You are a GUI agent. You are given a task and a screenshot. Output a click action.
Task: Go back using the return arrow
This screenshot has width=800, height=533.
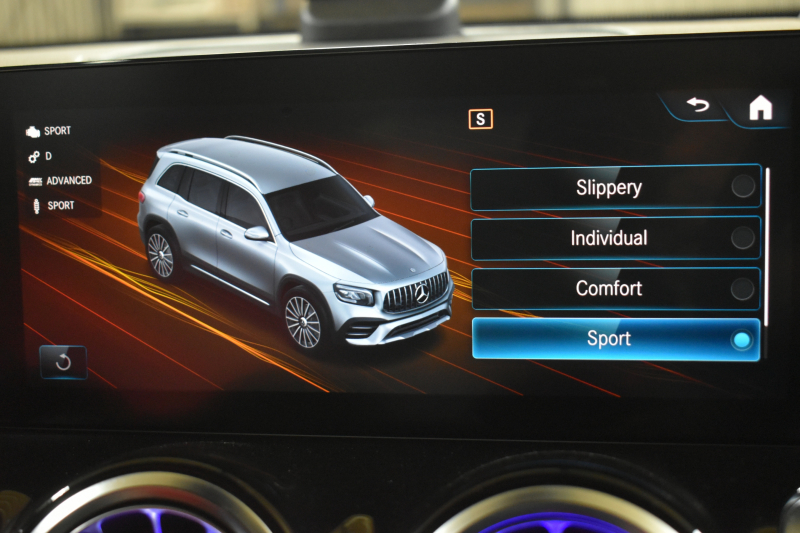pyautogui.click(x=697, y=105)
